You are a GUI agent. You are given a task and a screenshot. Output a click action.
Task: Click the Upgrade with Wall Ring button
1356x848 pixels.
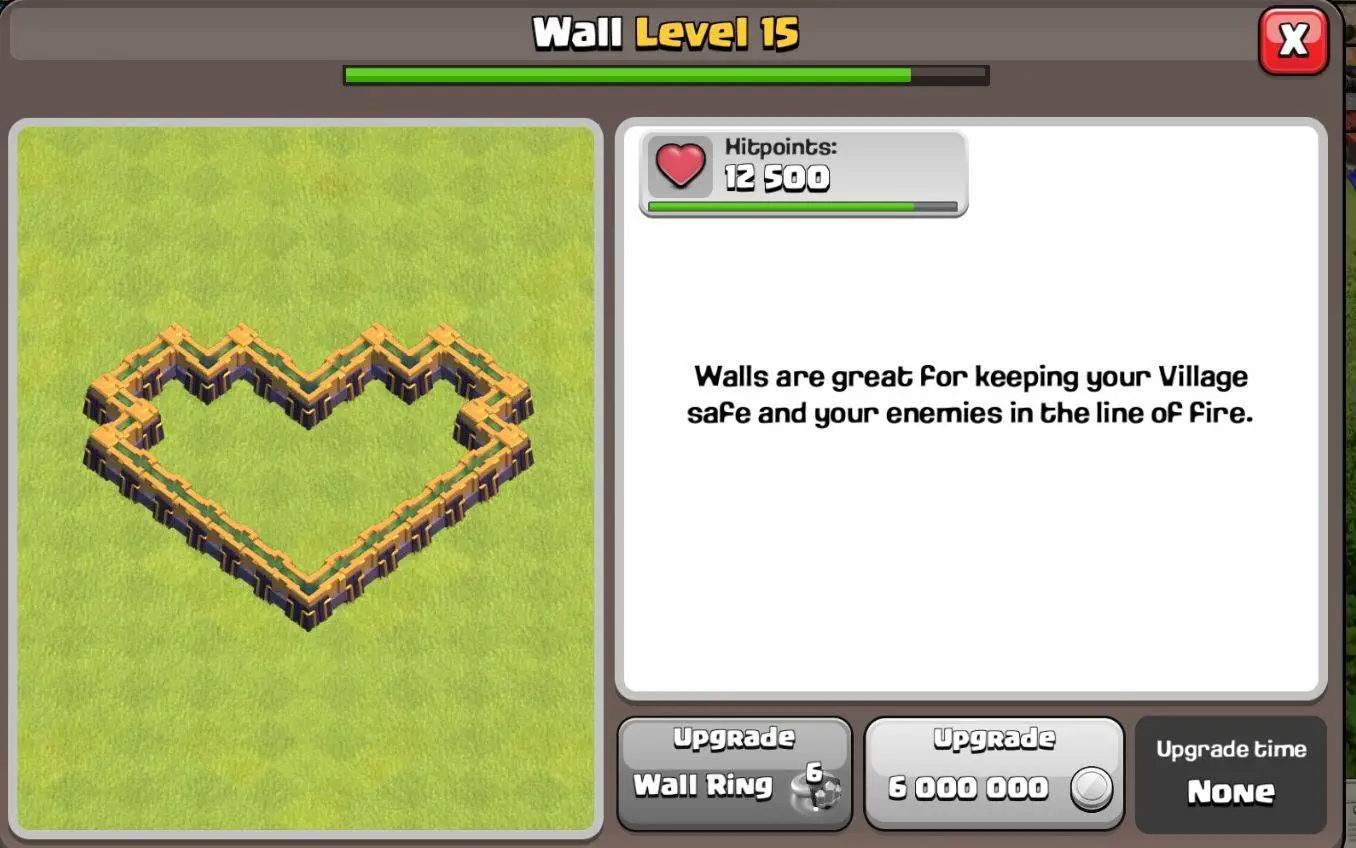(735, 772)
